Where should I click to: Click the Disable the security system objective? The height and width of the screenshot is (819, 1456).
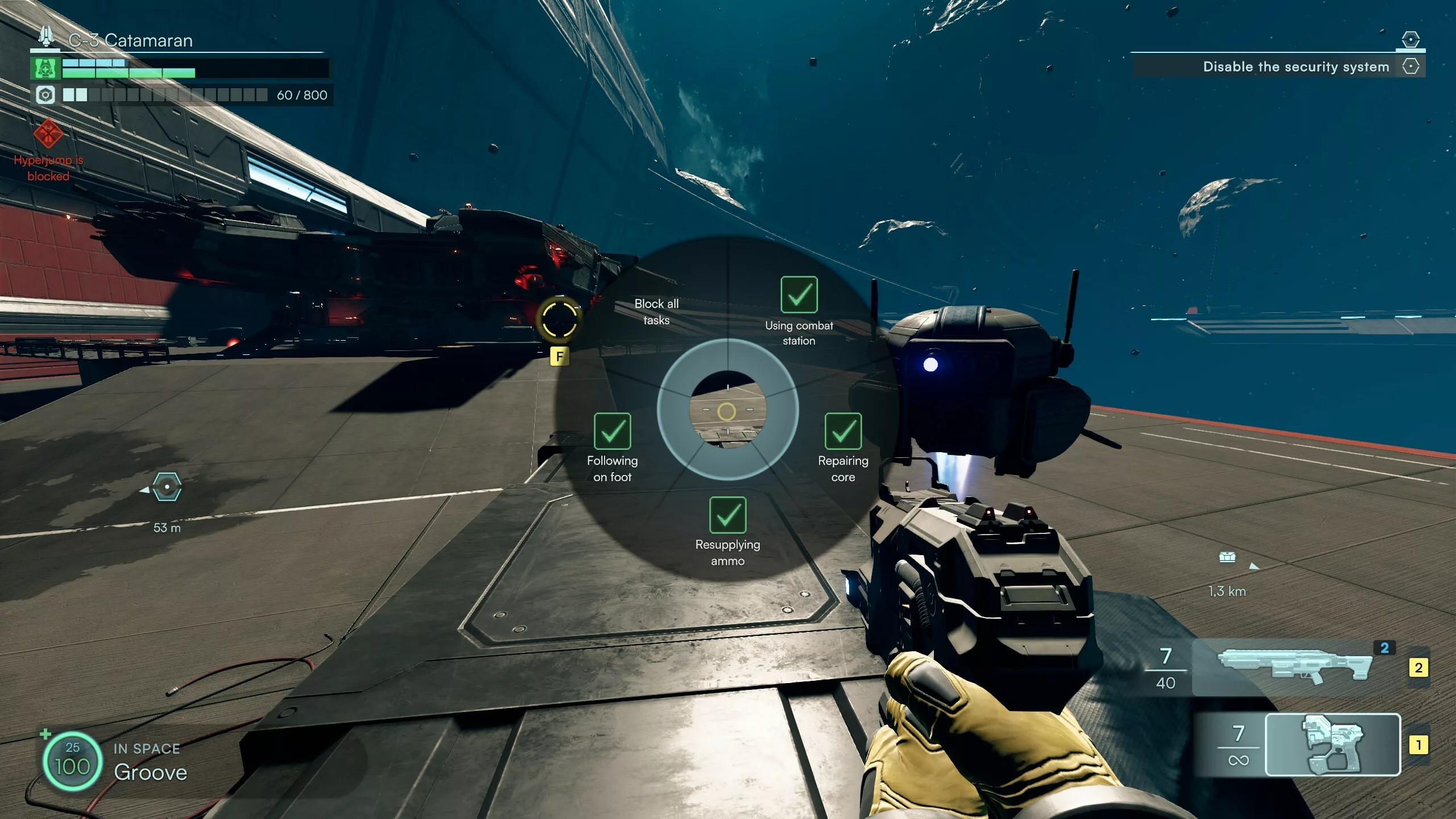click(1296, 67)
